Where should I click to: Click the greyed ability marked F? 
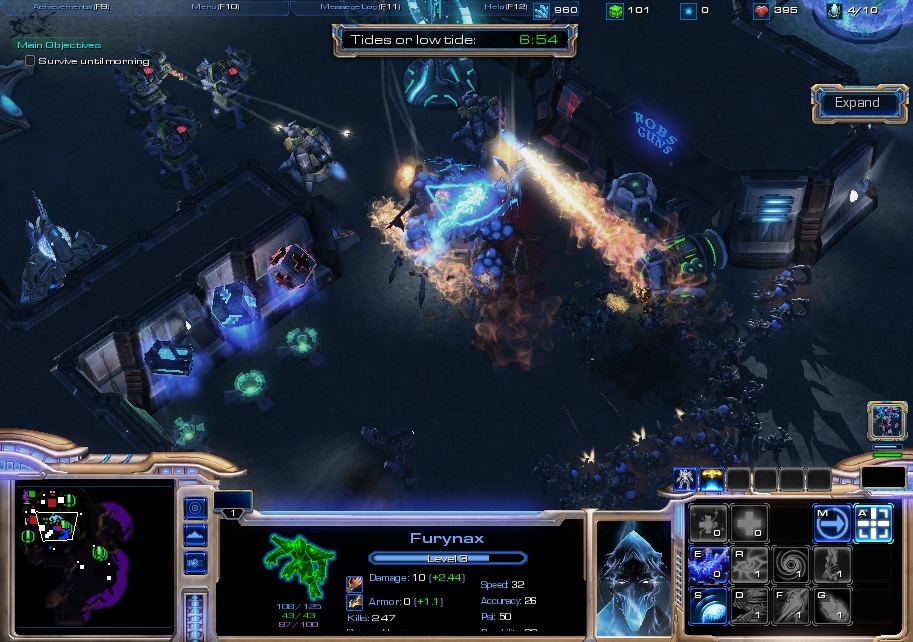789,606
